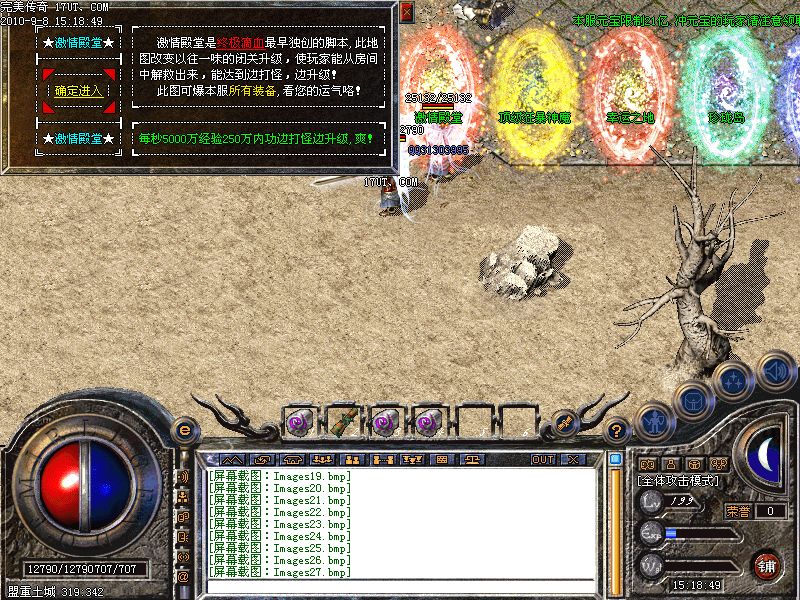Screen dimensions: 800x600
Task: Click the OUT button on chat toolbar
Action: click(x=543, y=459)
